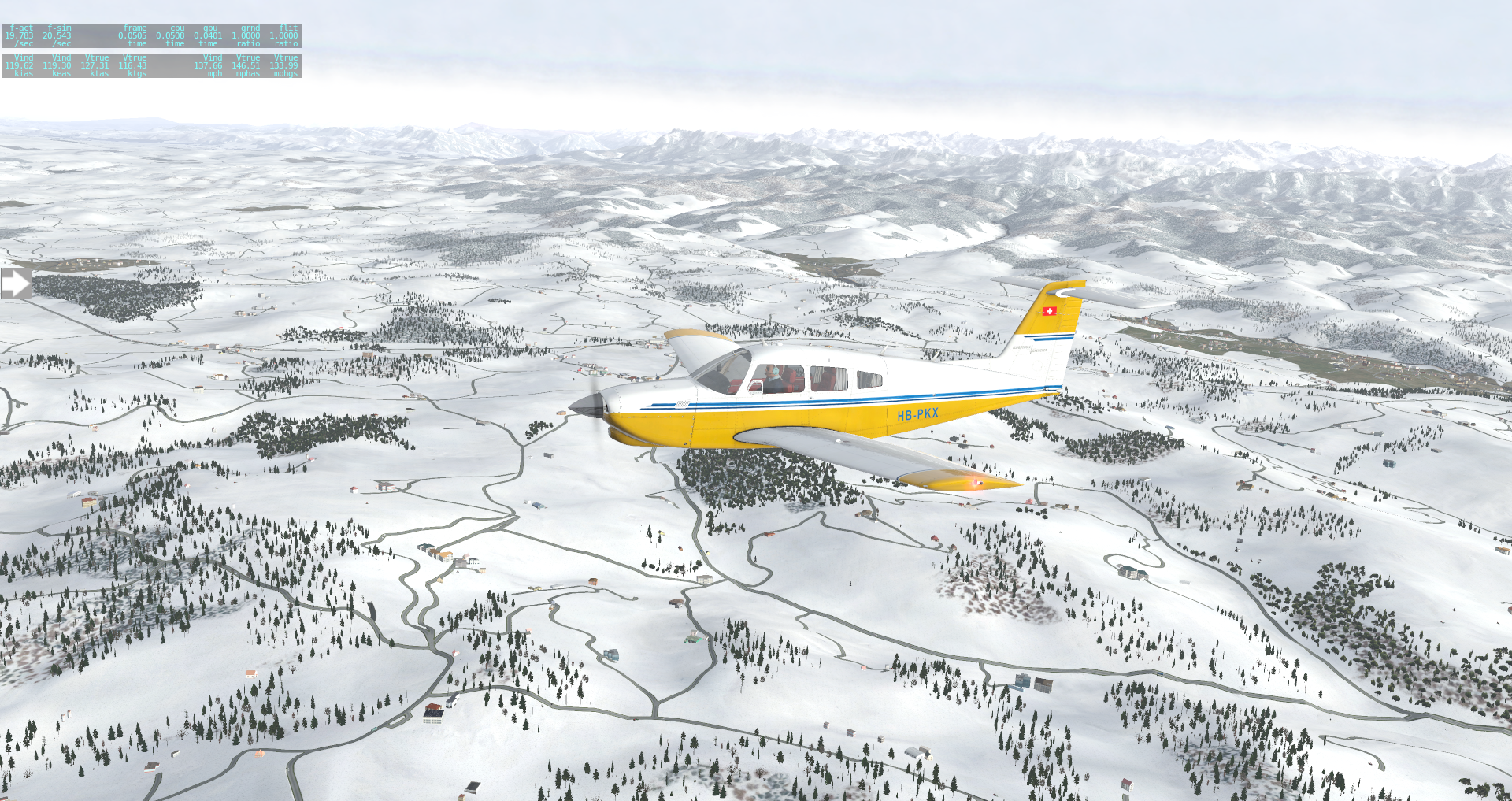Click the cpu time indicator
Image resolution: width=1512 pixels, height=801 pixels.
click(x=169, y=35)
